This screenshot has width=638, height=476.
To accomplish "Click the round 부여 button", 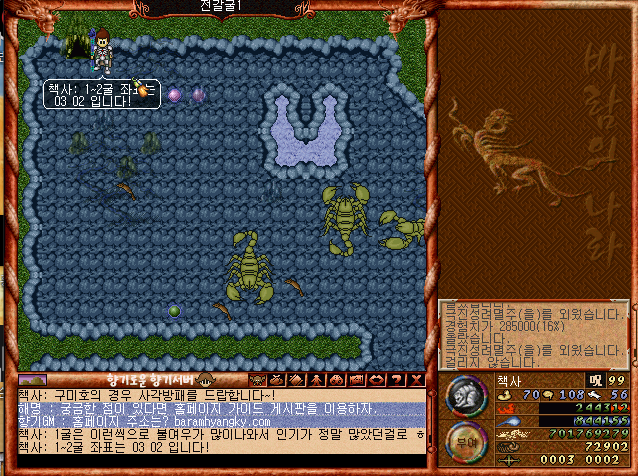I will 458,439.
